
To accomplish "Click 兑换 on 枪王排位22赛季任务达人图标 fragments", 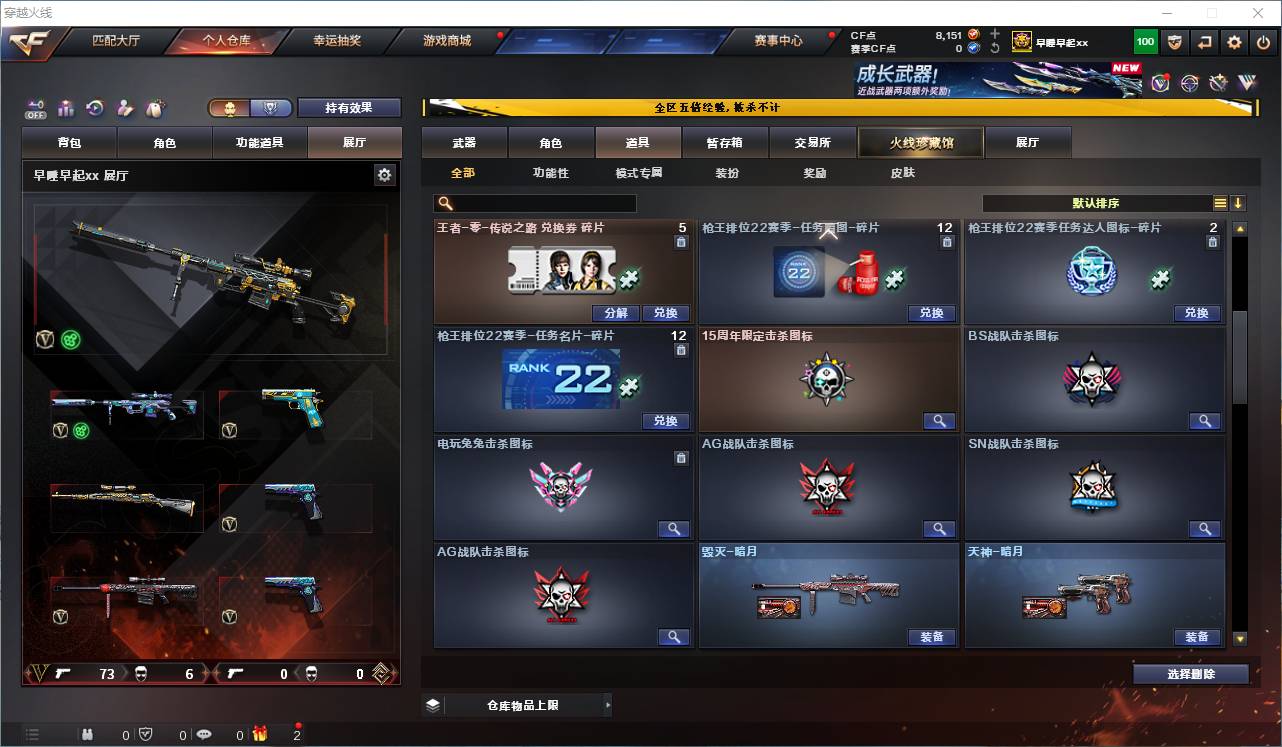I will point(1199,313).
